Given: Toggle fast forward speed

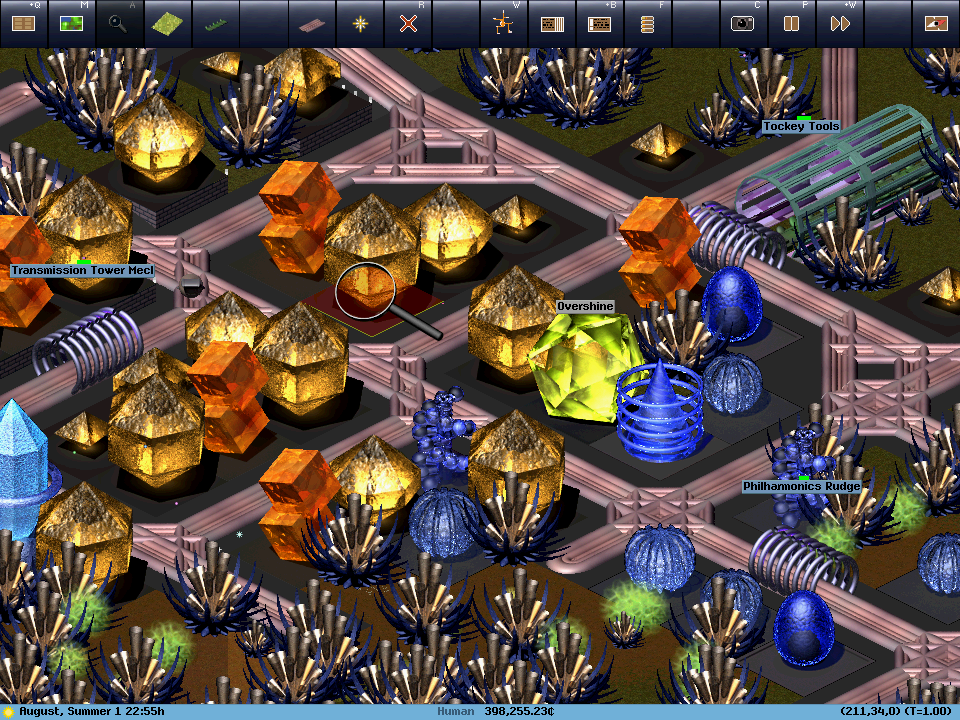Looking at the screenshot, I should coord(839,24).
